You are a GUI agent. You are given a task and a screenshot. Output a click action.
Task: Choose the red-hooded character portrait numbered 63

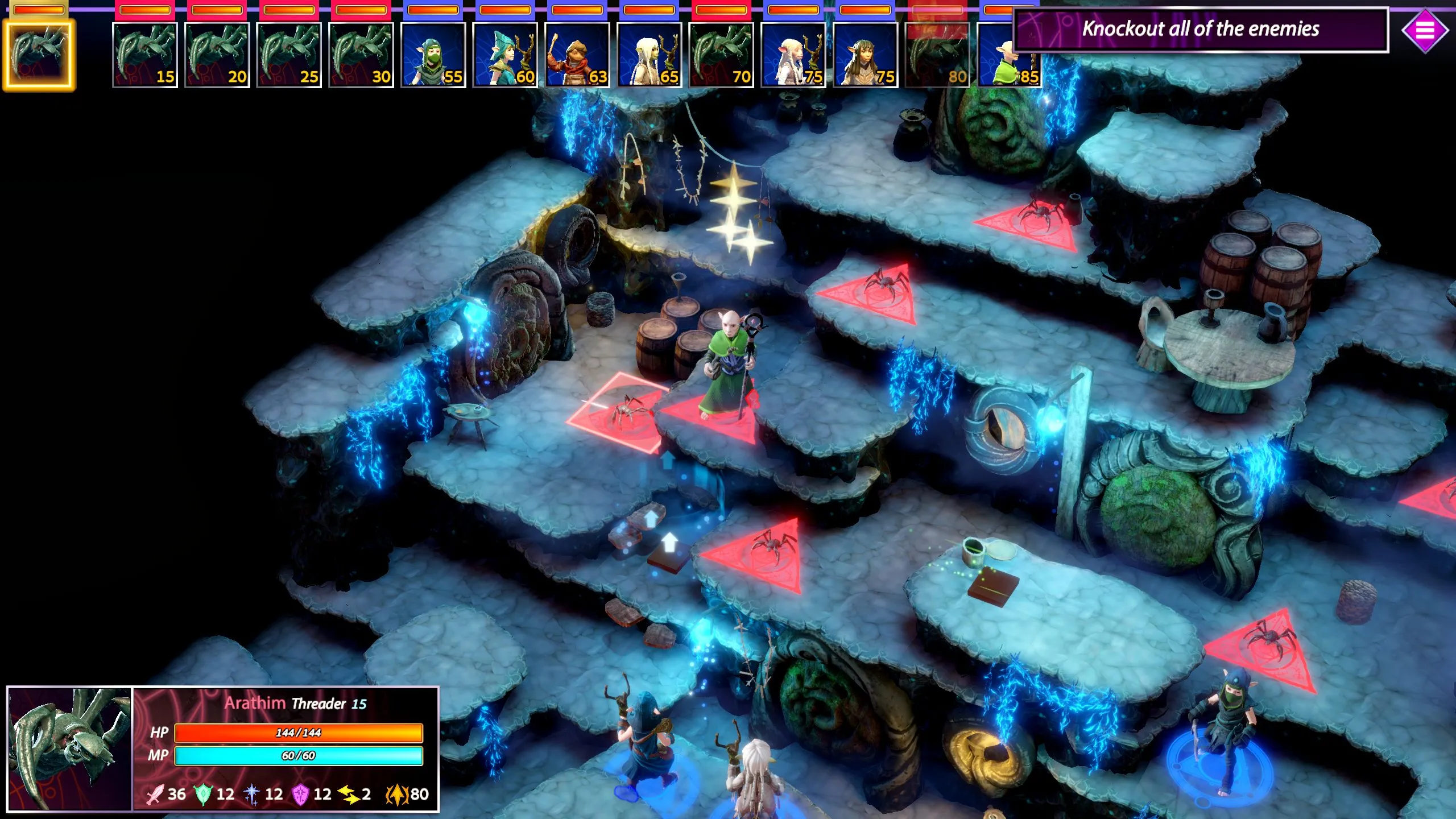coord(577,55)
